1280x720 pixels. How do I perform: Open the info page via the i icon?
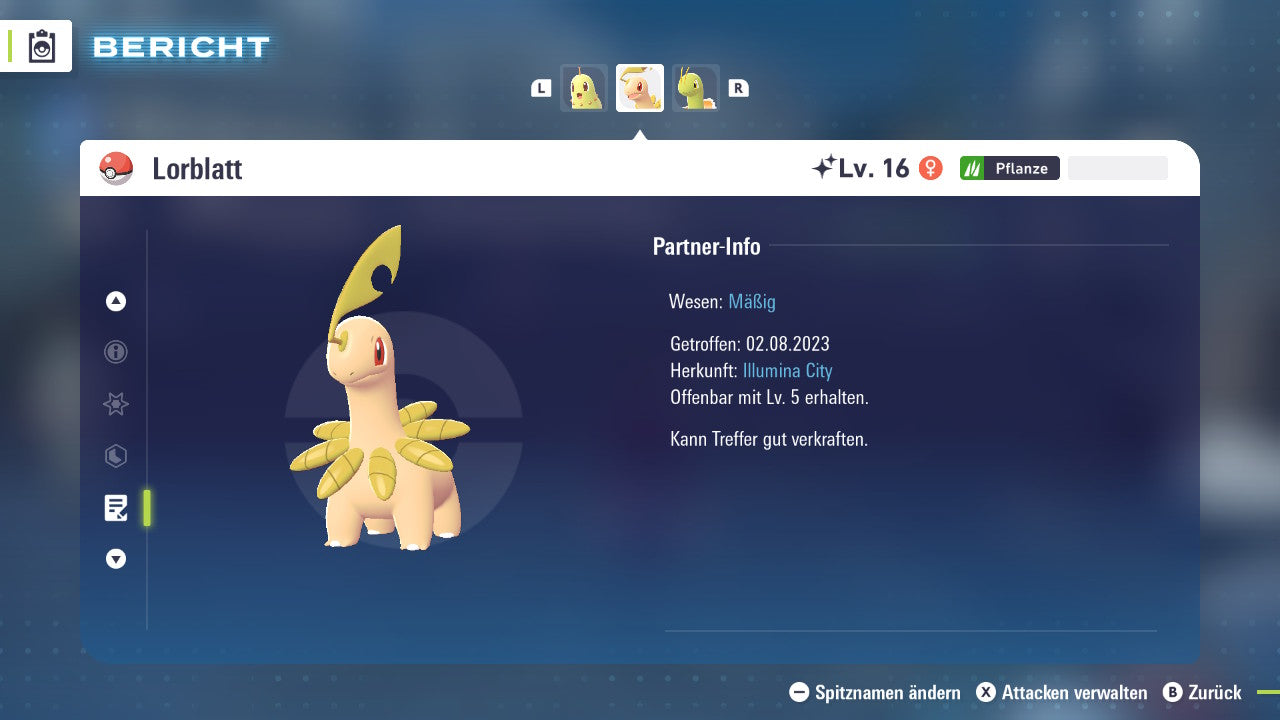[116, 352]
